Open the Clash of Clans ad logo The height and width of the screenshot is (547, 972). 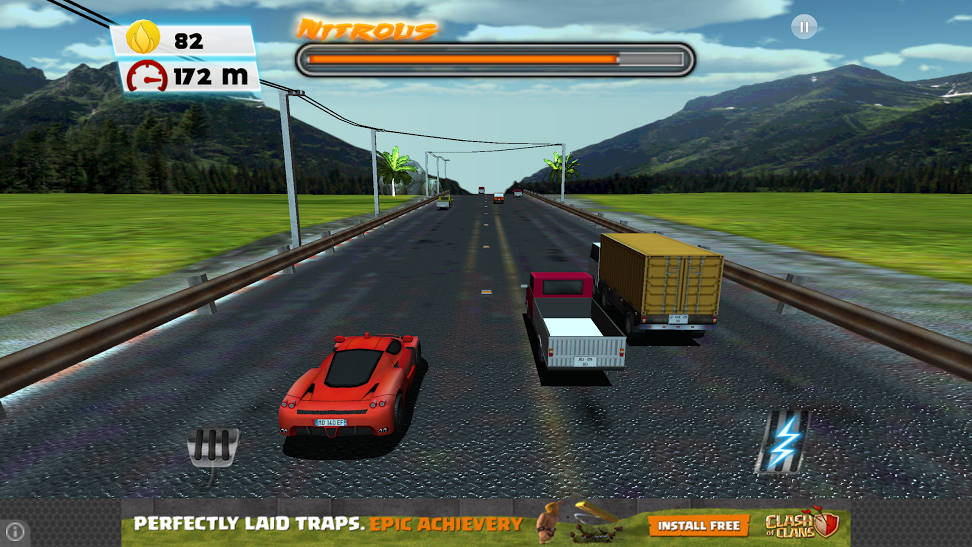[x=800, y=525]
